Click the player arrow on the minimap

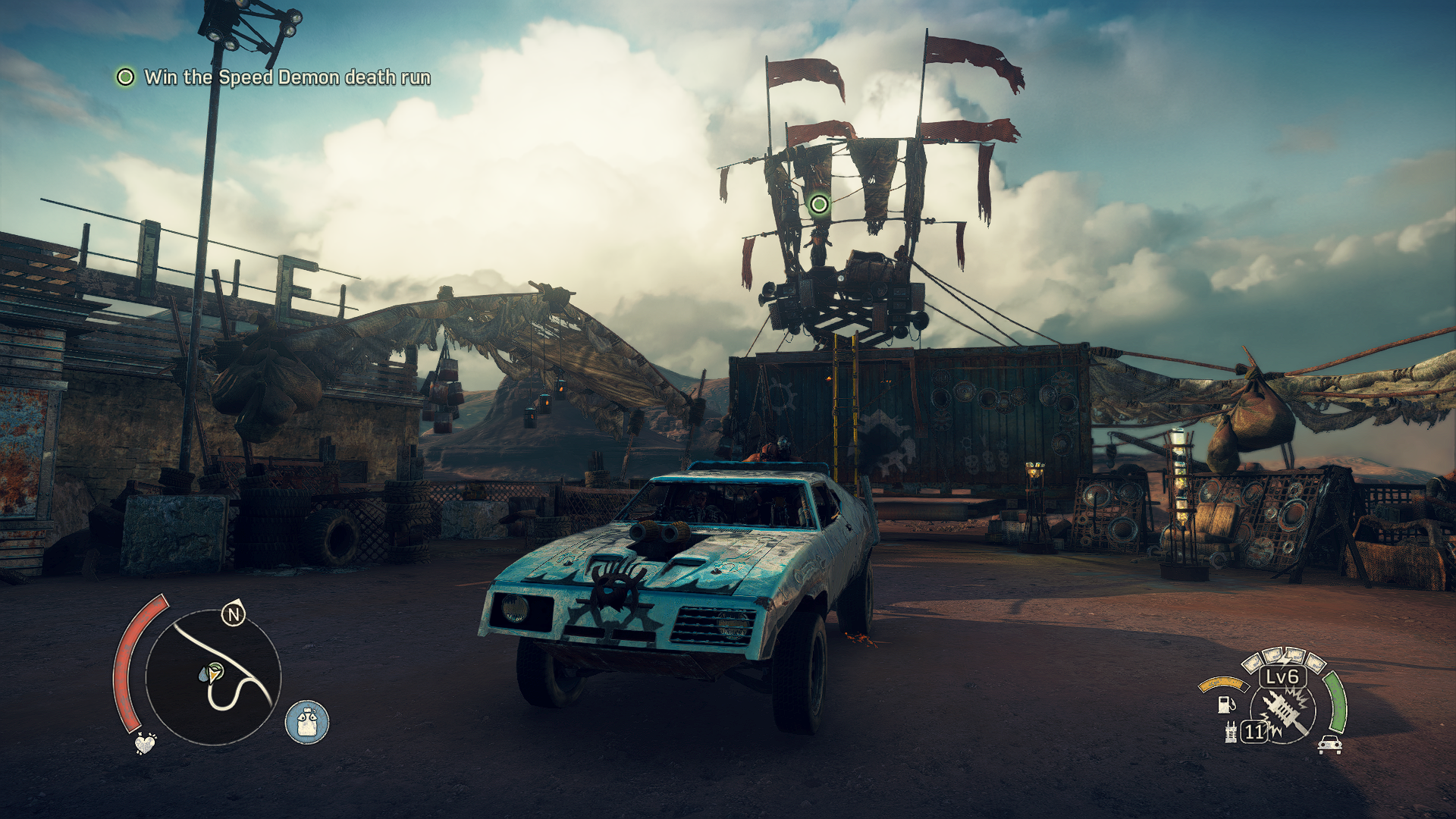(x=212, y=672)
